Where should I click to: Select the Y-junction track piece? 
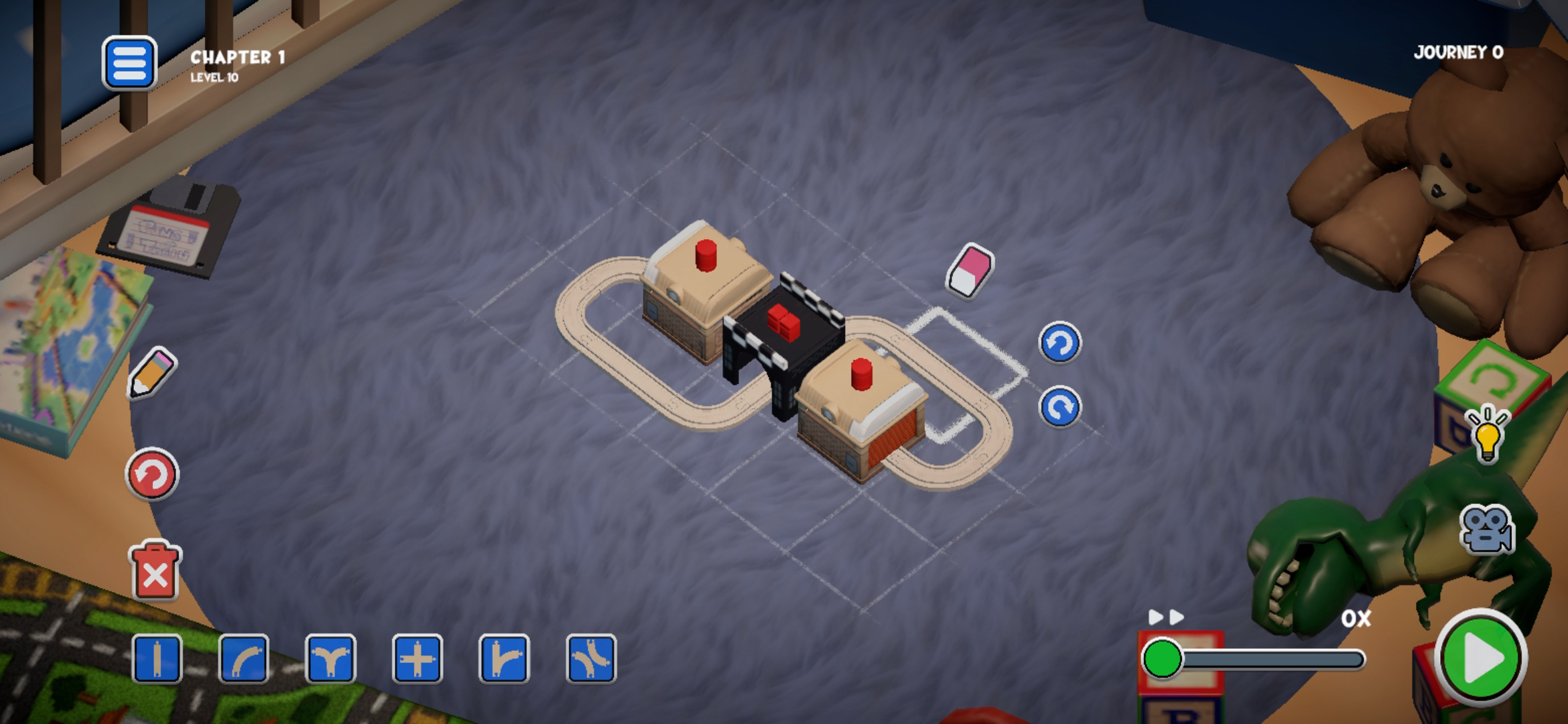point(330,659)
